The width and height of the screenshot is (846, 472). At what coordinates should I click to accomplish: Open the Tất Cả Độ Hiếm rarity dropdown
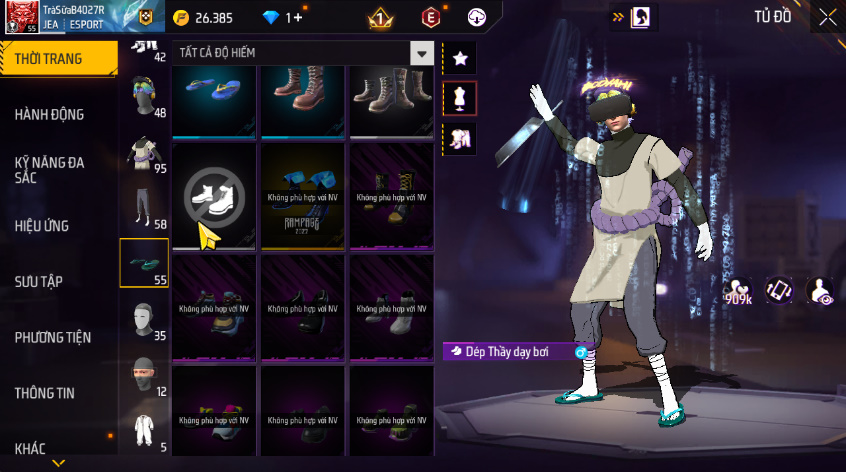point(423,54)
